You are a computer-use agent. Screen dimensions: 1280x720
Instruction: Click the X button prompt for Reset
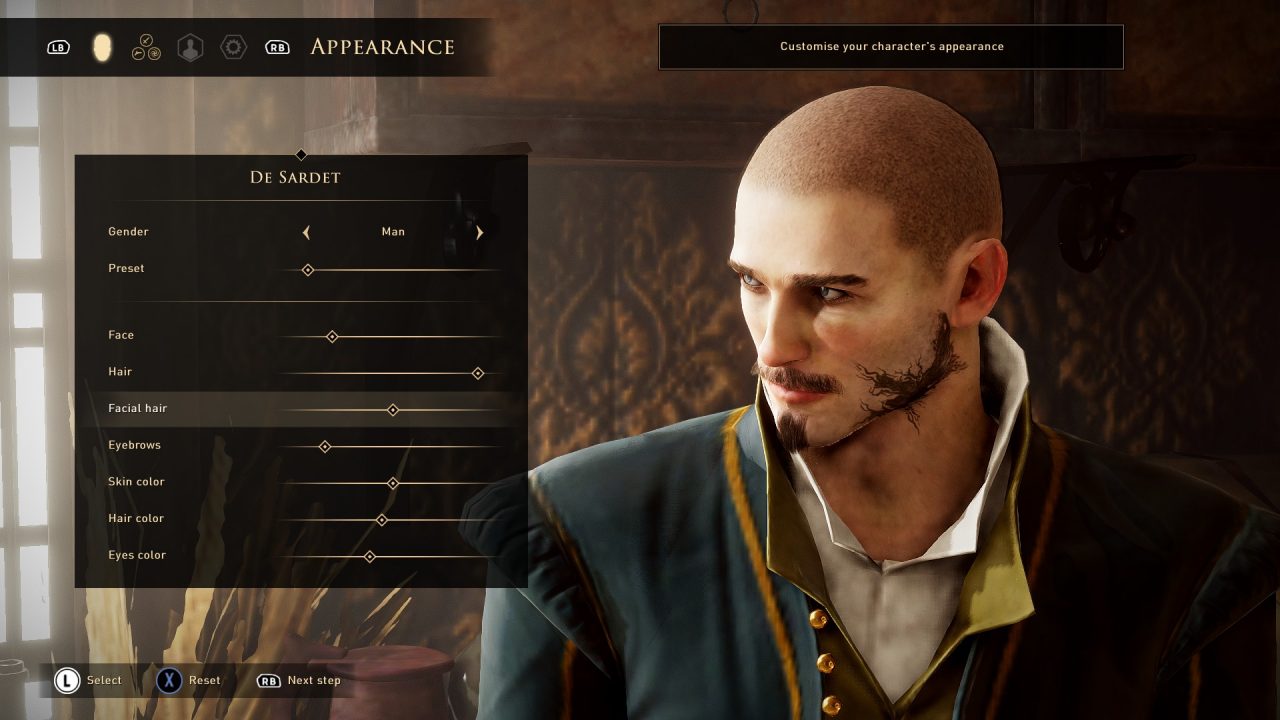point(170,680)
